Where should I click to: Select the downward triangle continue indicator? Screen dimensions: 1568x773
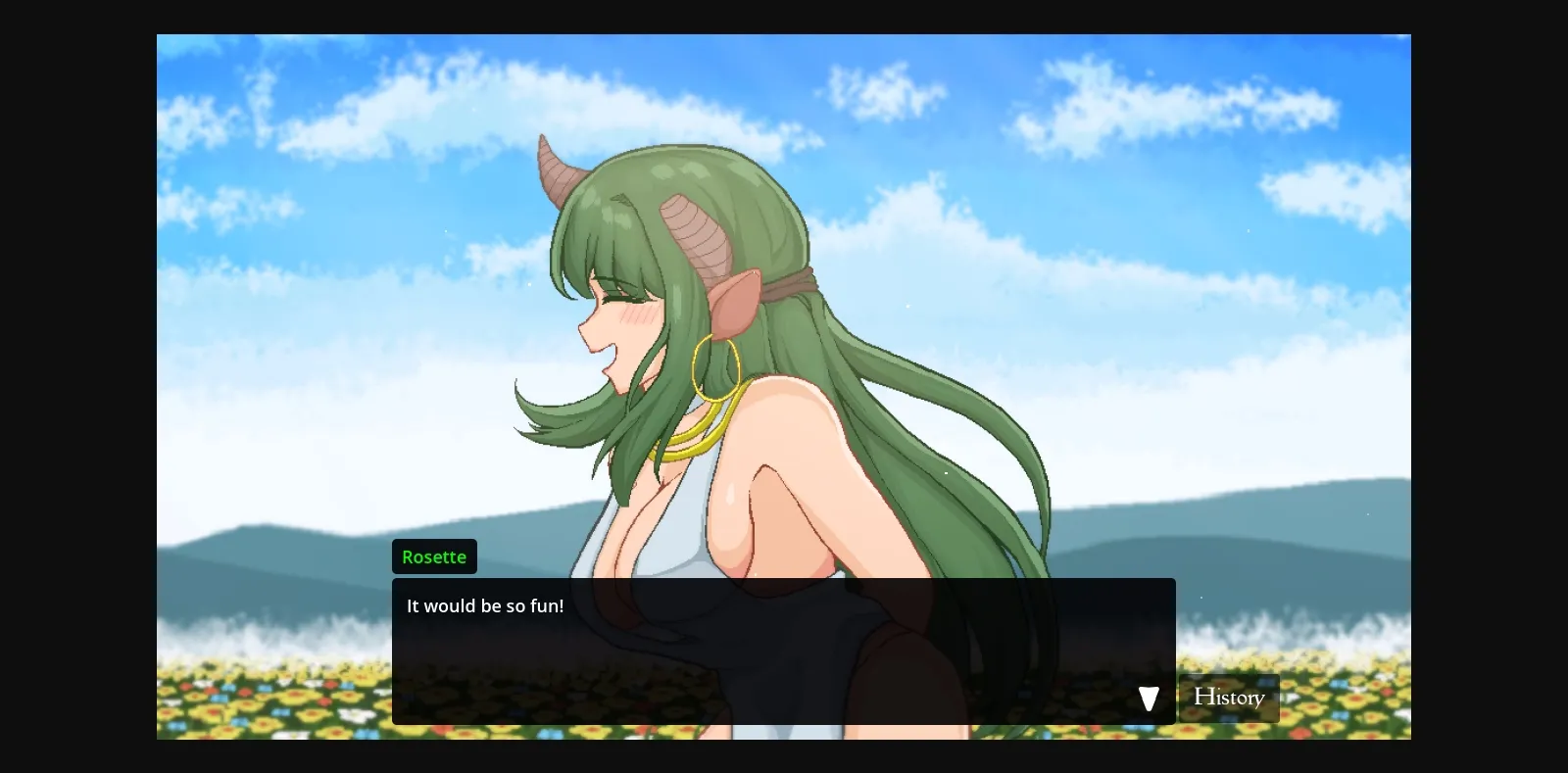1149,698
